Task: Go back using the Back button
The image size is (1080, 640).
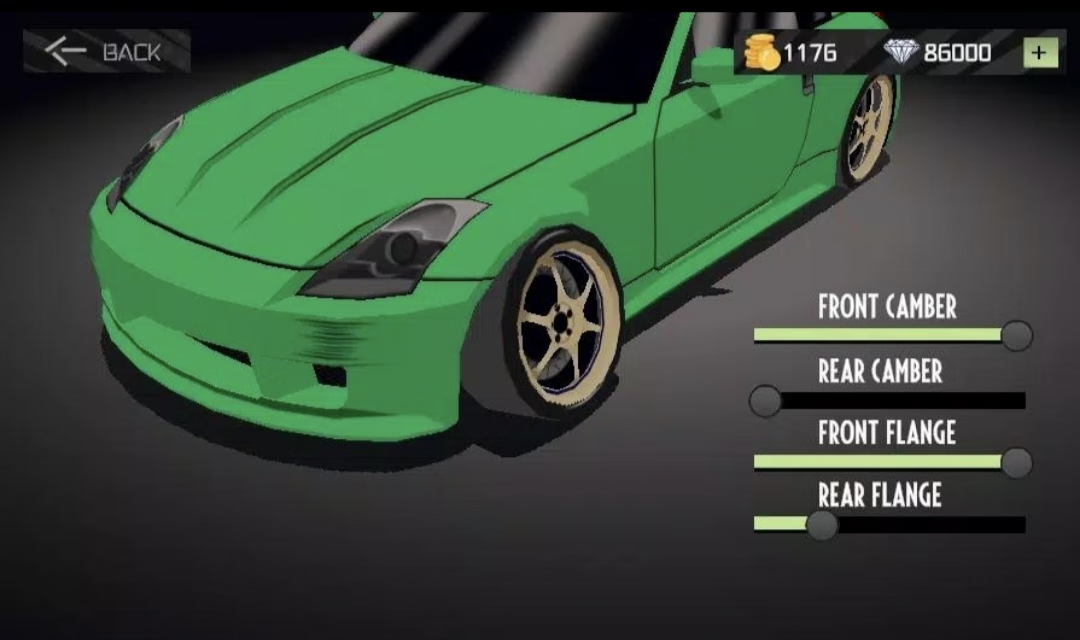Action: pyautogui.click(x=106, y=52)
